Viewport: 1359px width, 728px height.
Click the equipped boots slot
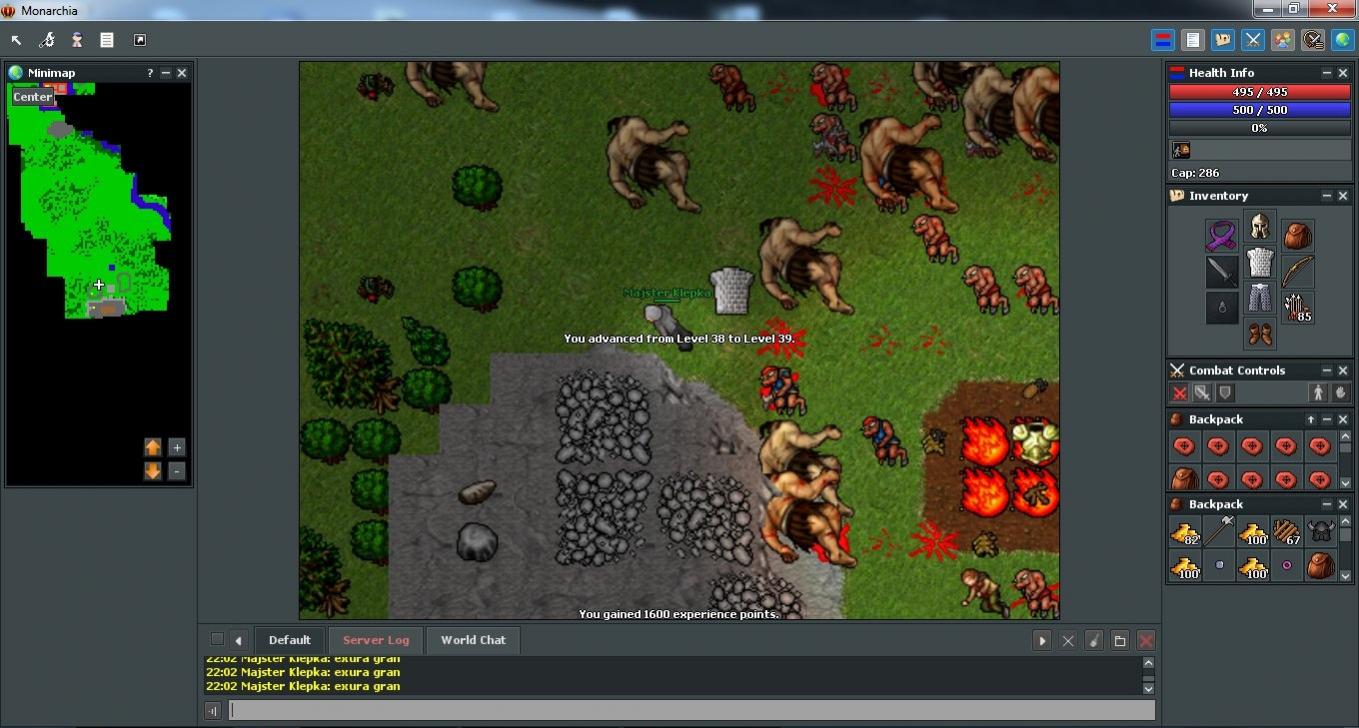pyautogui.click(x=1259, y=334)
